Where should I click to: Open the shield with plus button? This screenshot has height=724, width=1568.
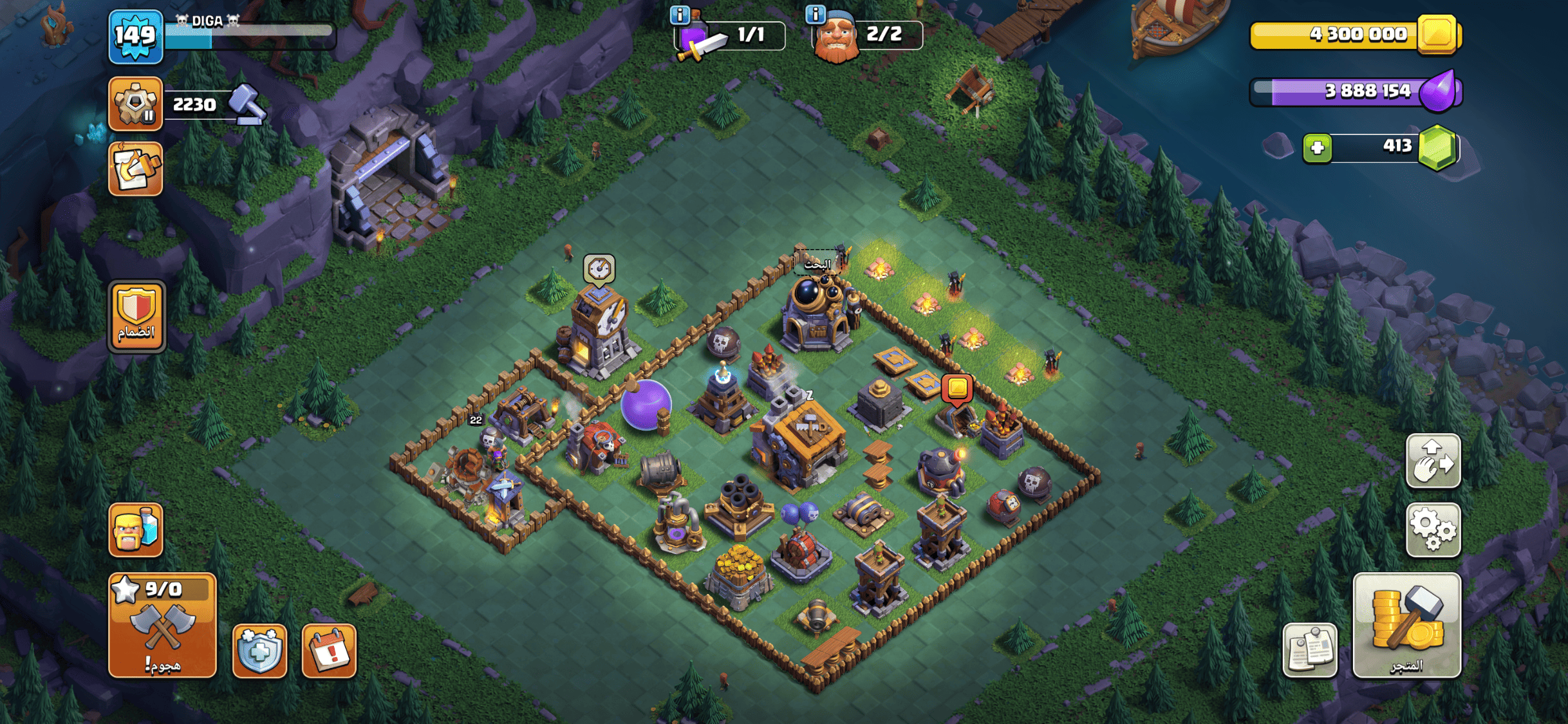(259, 651)
